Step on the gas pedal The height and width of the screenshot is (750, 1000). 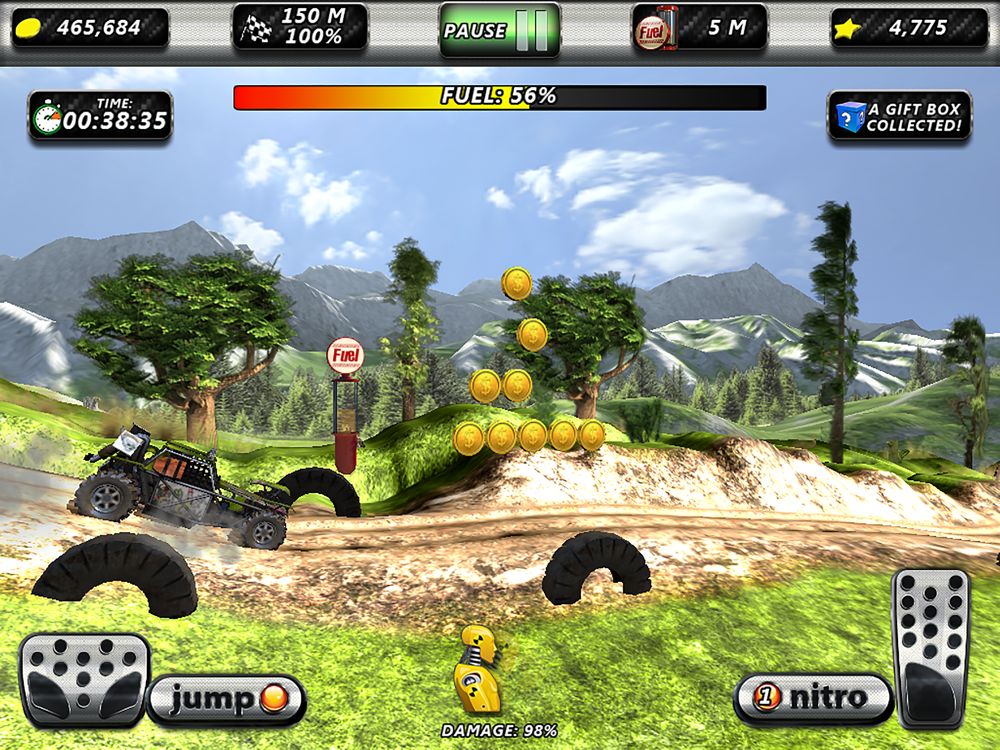coord(930,648)
